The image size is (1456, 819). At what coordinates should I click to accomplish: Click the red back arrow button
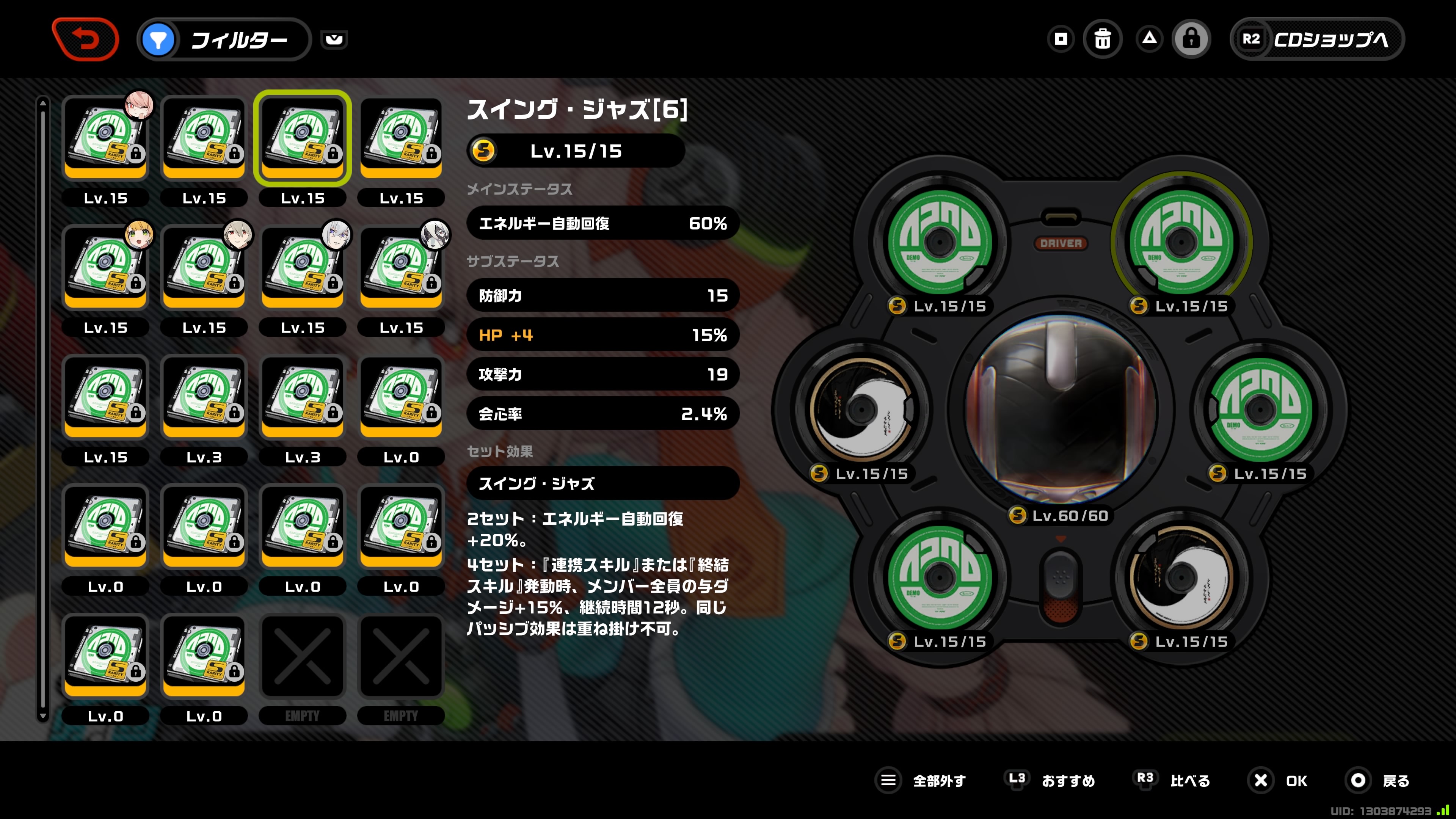coord(85,39)
